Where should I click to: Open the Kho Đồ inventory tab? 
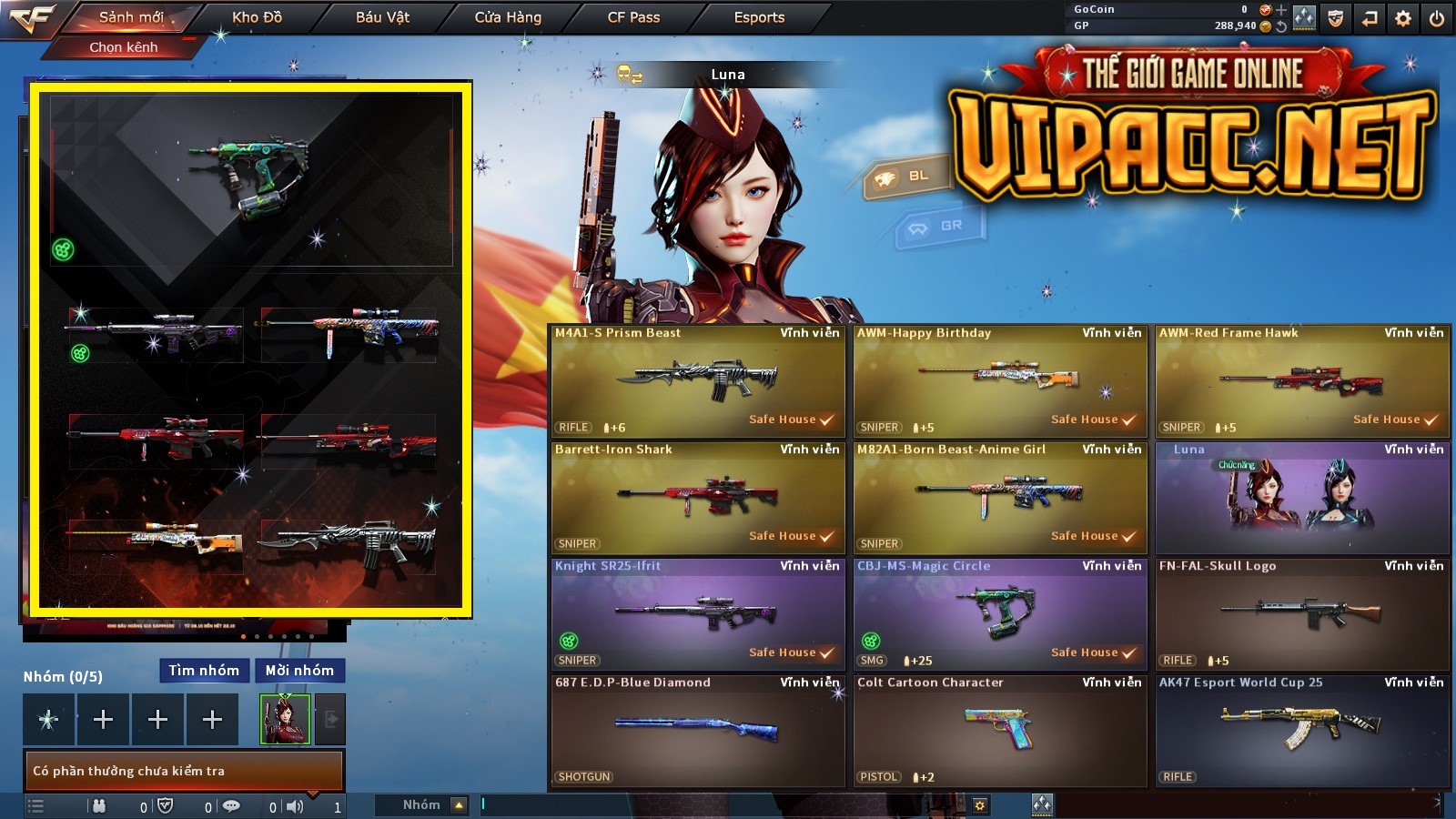(x=258, y=17)
